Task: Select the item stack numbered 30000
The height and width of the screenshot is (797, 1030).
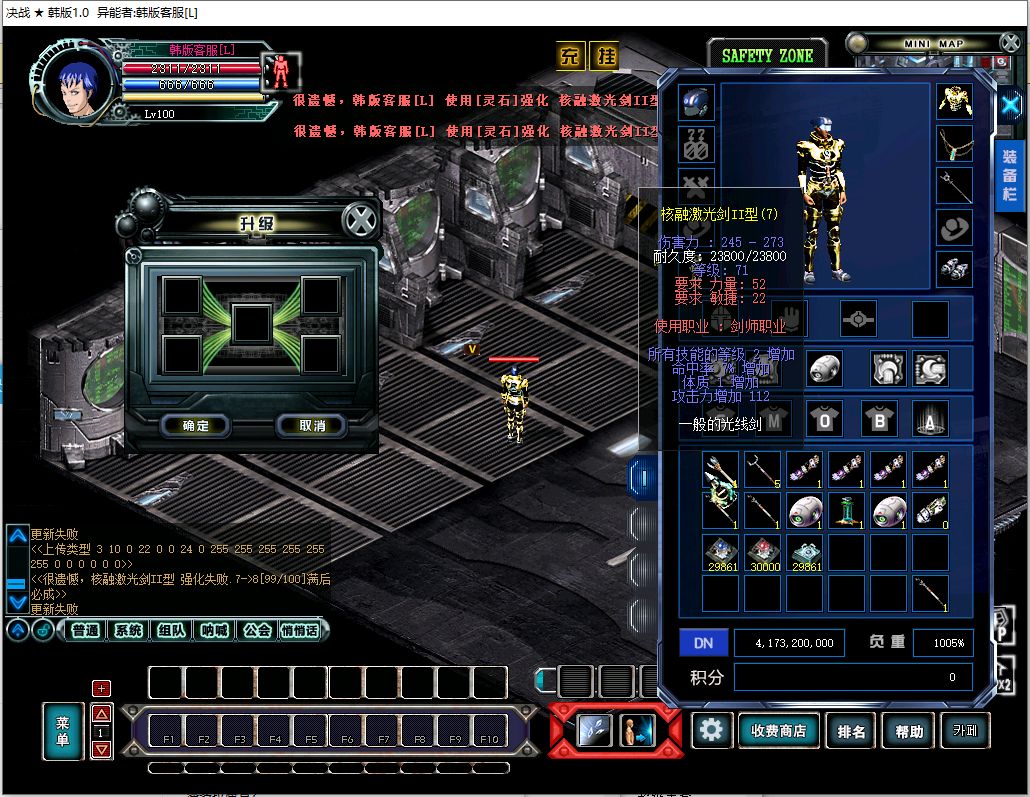Action: pos(763,552)
